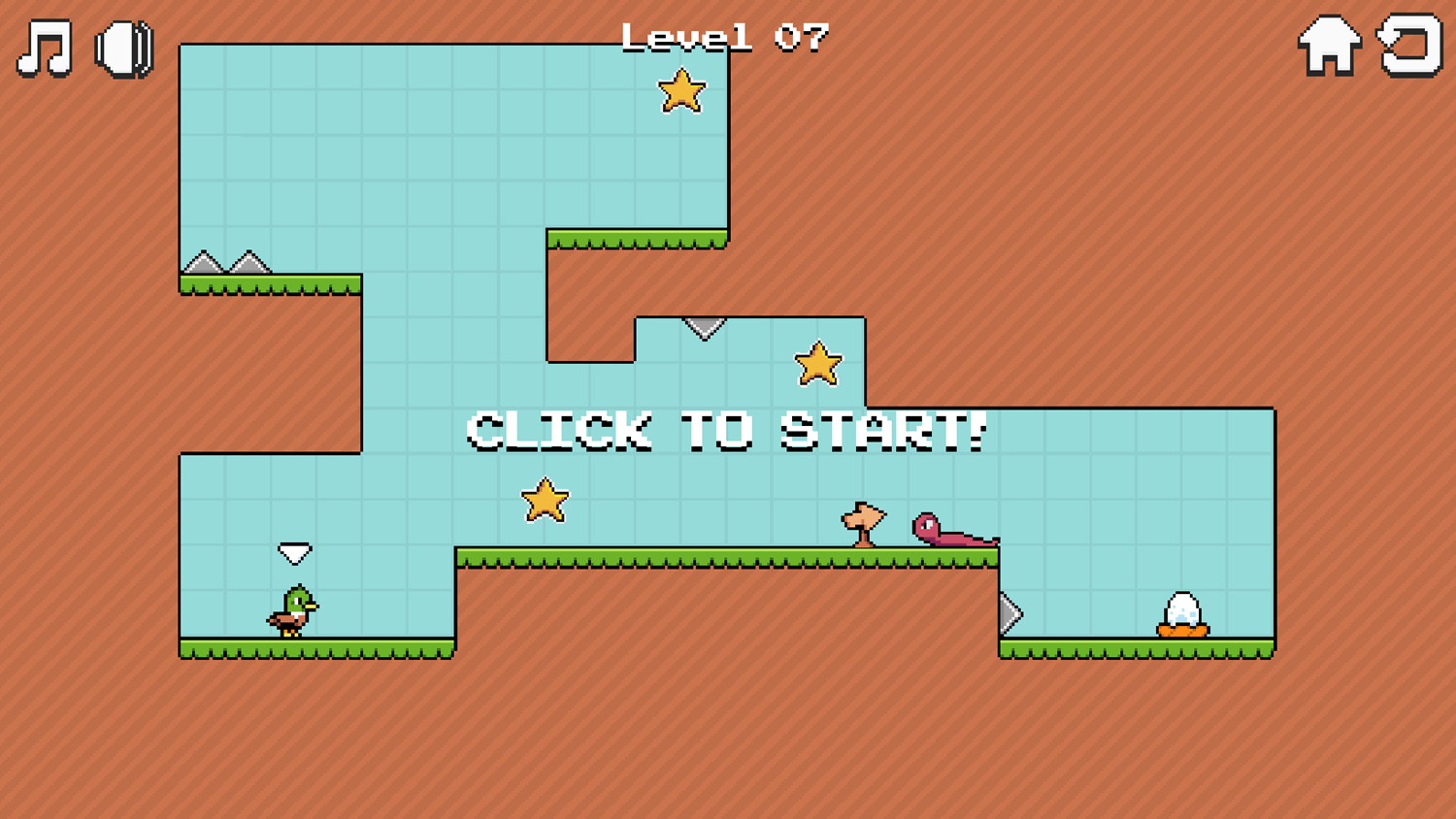This screenshot has width=1456, height=819.
Task: Click the Level 07 title text
Action: point(723,36)
